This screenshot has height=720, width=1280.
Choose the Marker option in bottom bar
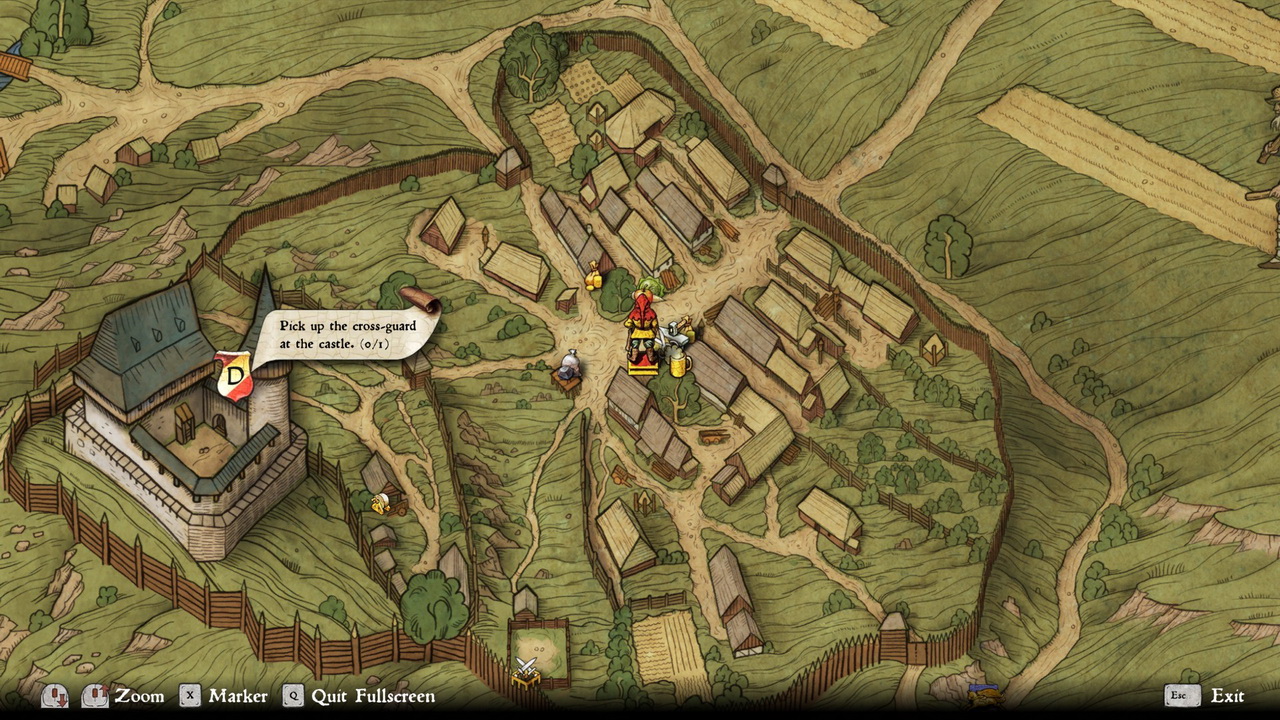238,696
